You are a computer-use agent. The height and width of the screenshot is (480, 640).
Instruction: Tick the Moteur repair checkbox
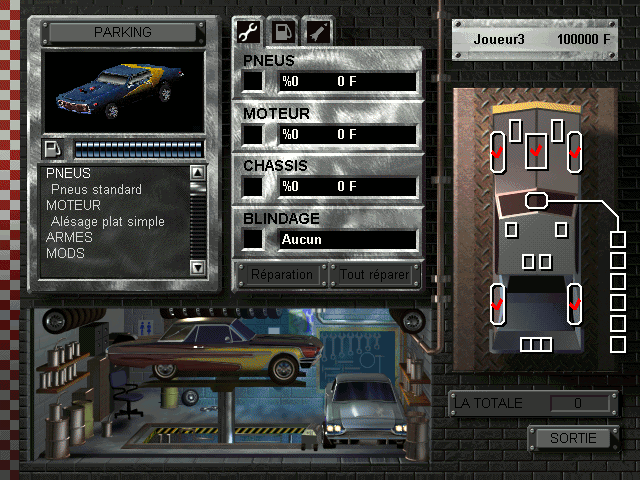click(254, 133)
